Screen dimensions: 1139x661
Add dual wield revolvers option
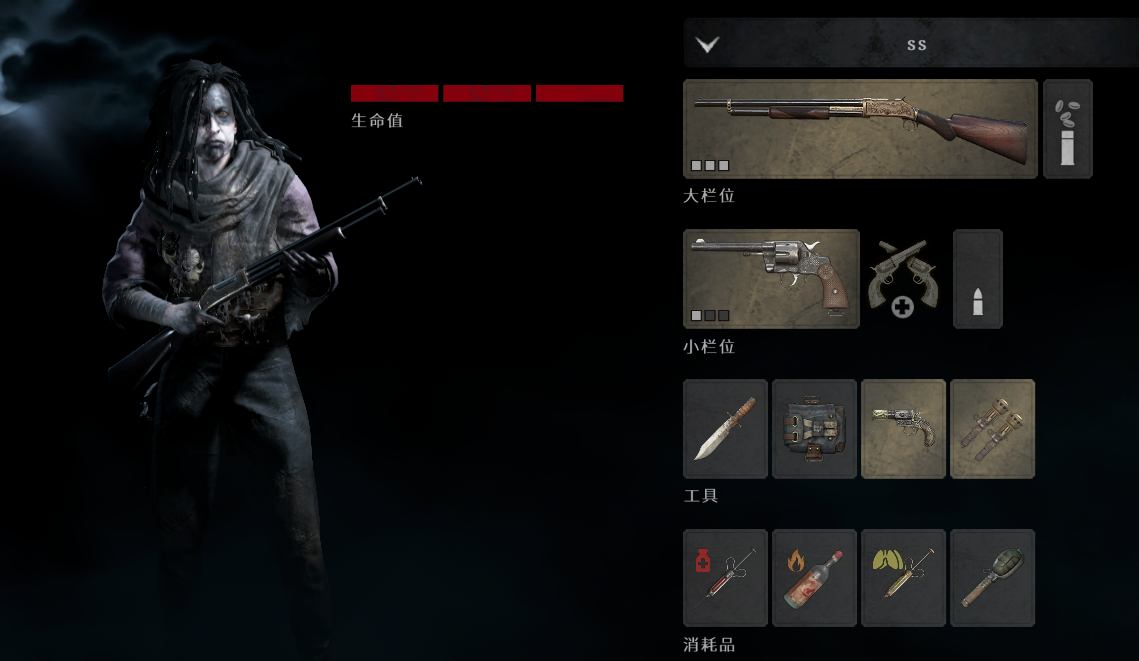point(902,279)
